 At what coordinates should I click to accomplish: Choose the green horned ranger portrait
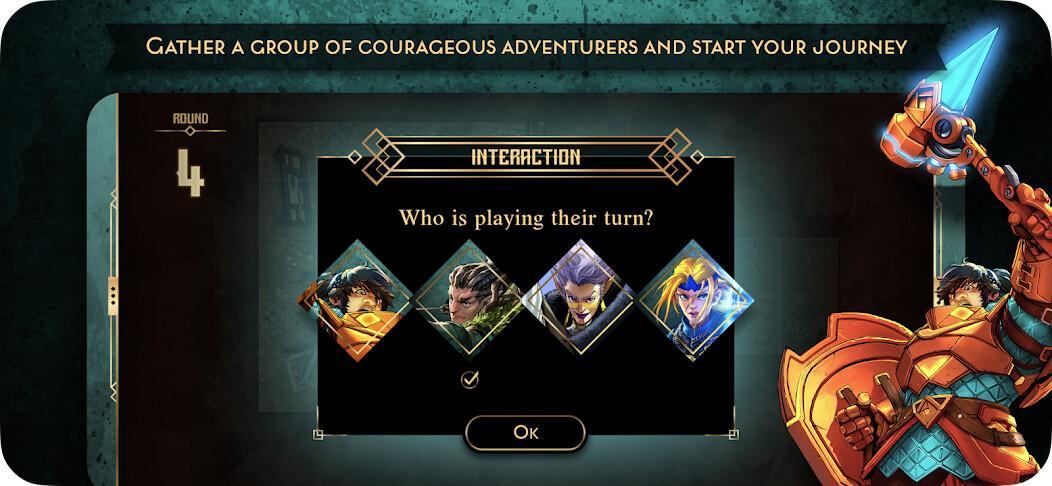(x=469, y=297)
